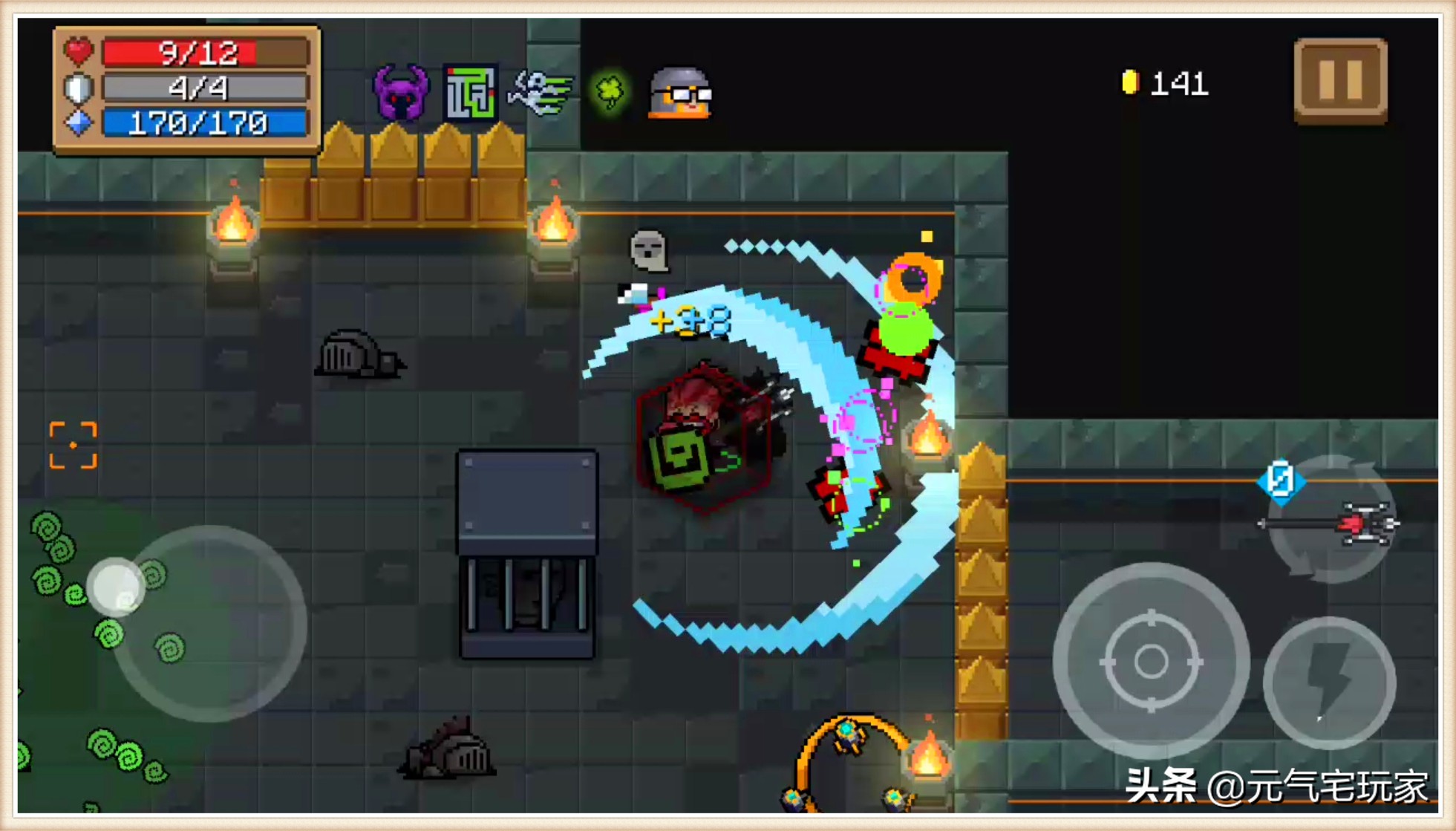Select the green-striped skeleton hand buff icon
This screenshot has width=1456, height=831.
541,93
